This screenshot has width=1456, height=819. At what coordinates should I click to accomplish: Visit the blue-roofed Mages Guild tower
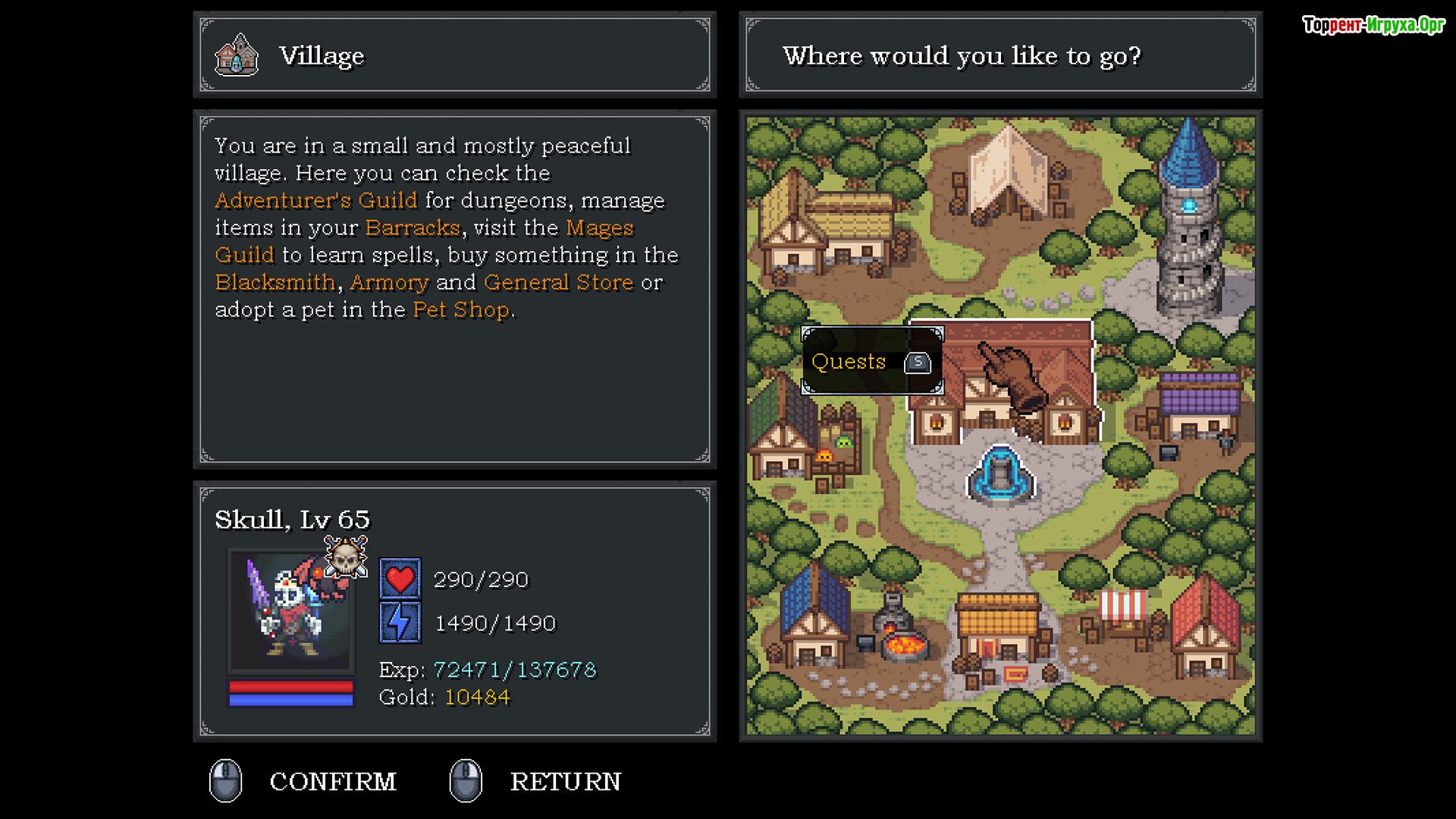tap(1188, 227)
